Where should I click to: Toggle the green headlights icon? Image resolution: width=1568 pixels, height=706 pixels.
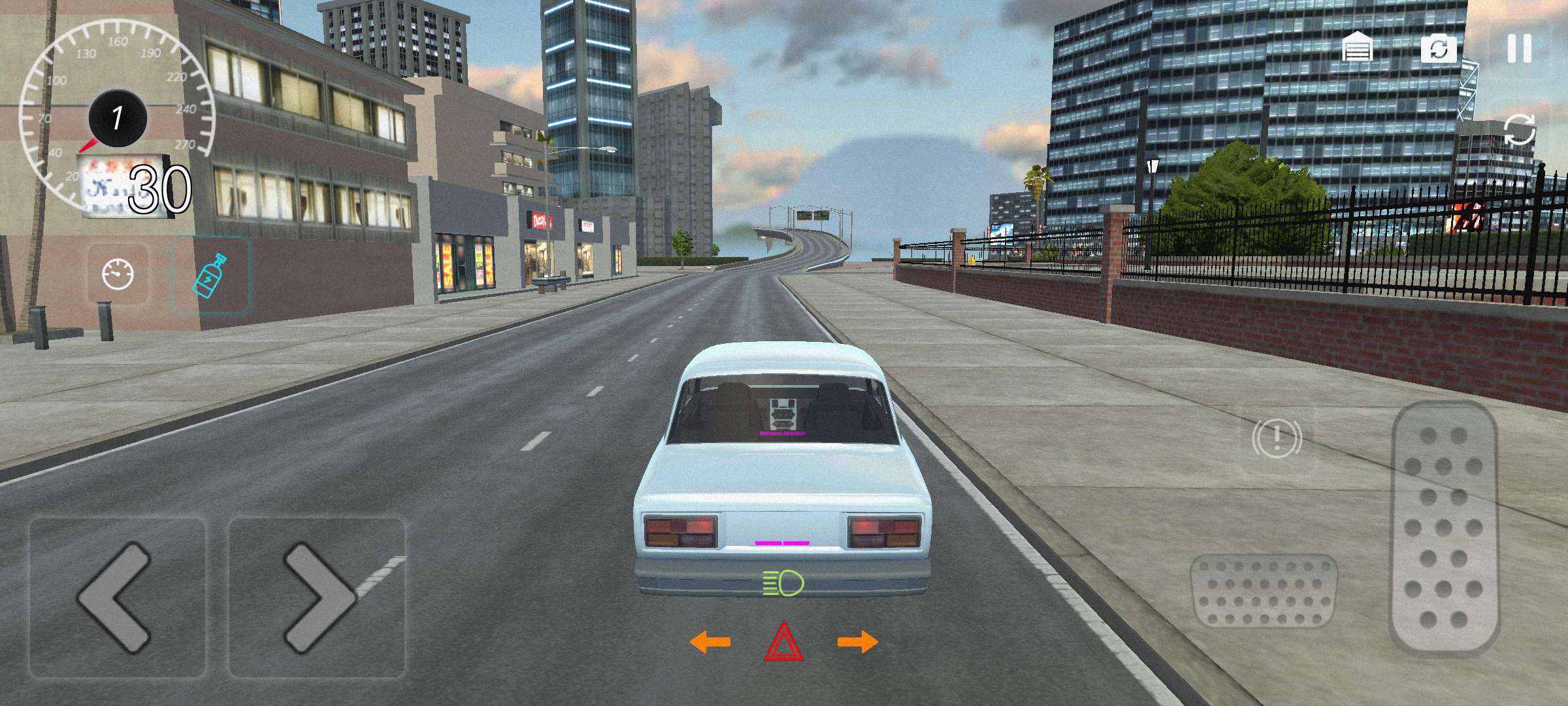[x=783, y=582]
